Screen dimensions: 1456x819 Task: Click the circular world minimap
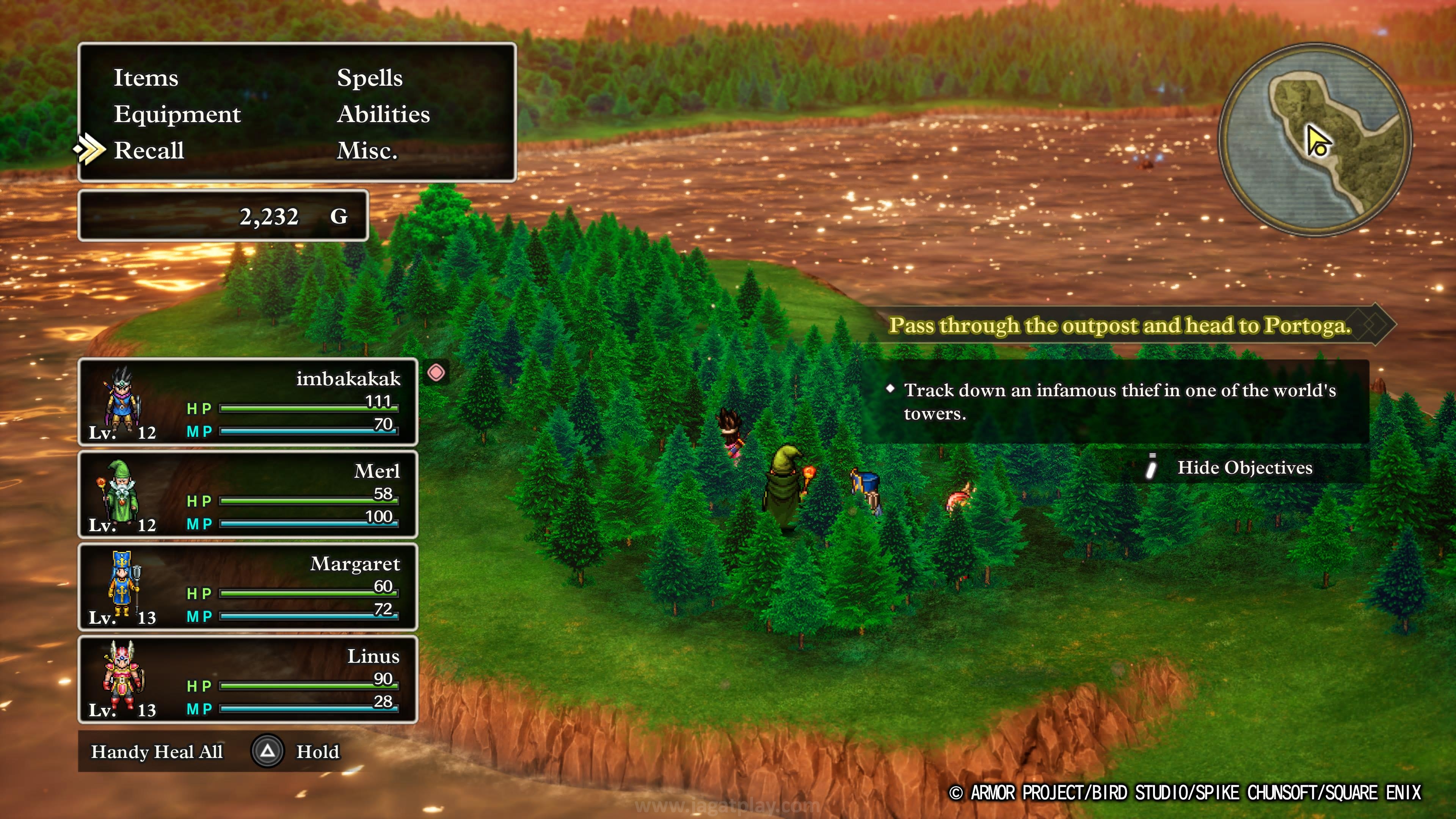coord(1314,140)
